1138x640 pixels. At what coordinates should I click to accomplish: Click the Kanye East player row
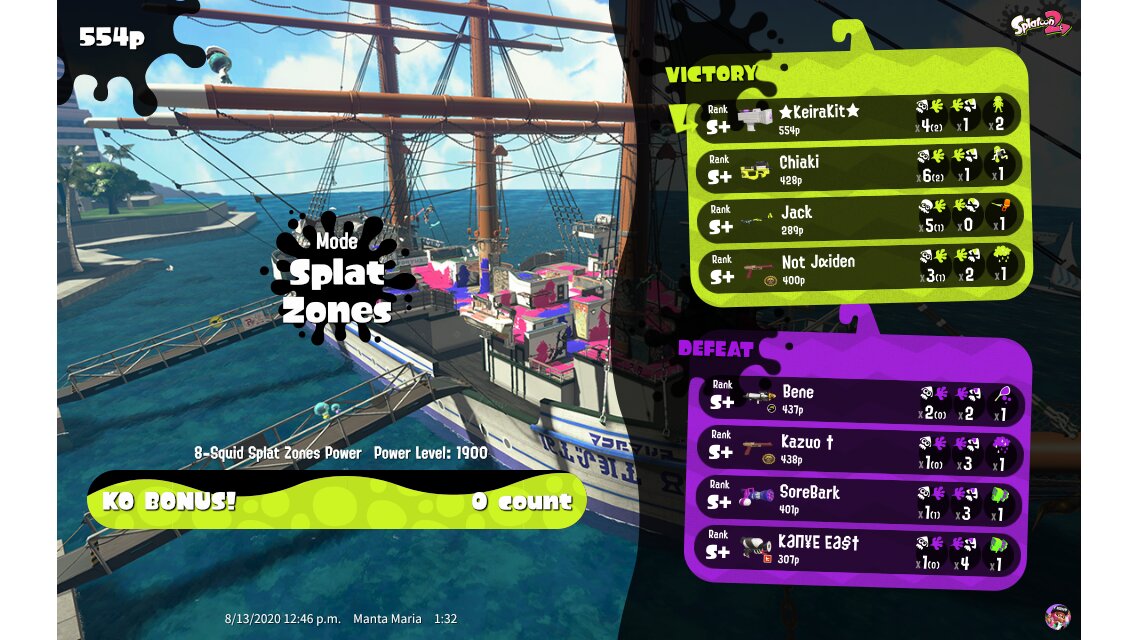click(858, 550)
